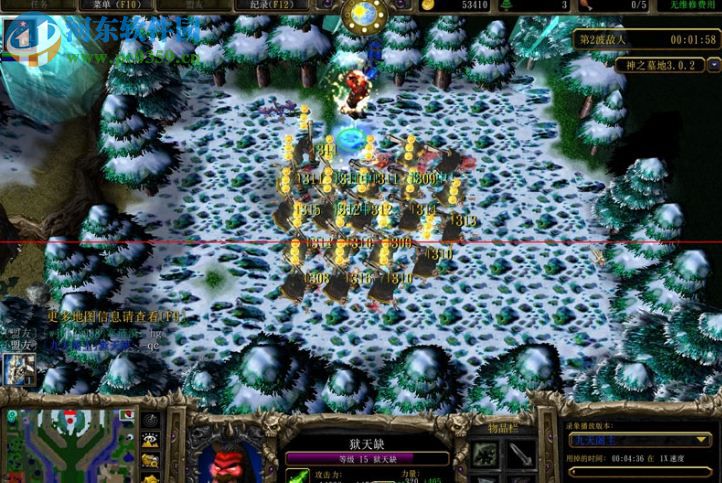
Task: Select the sword item in the inventory
Action: (519, 457)
